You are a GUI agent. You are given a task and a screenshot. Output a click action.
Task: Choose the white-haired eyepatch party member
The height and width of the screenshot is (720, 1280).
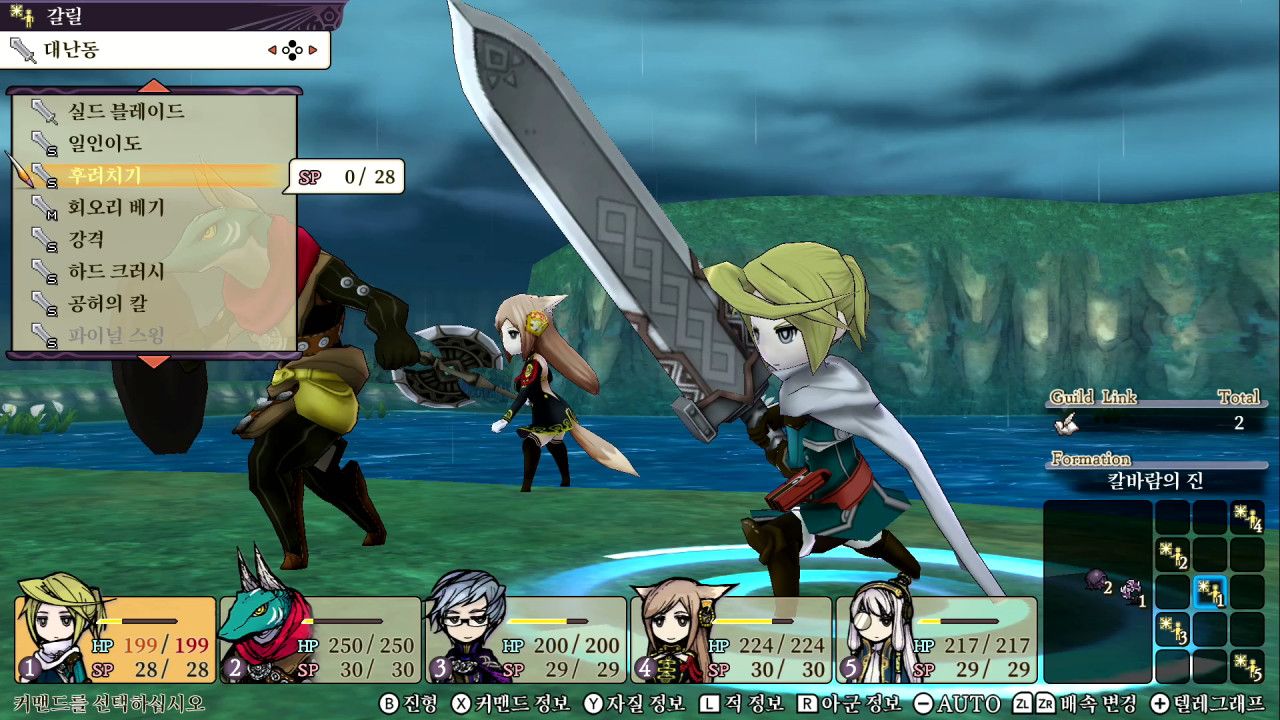(x=936, y=640)
